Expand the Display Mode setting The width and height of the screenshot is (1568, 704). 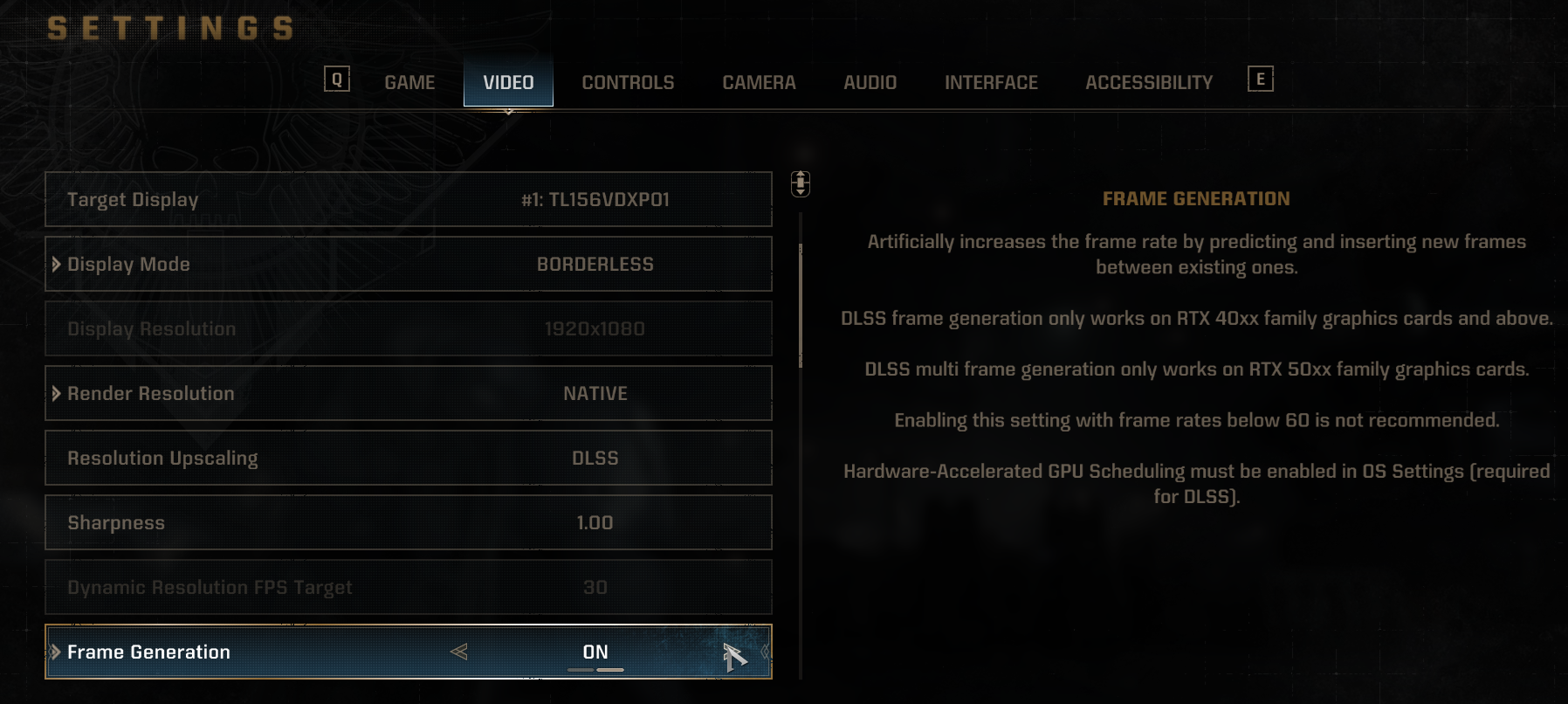(409, 265)
